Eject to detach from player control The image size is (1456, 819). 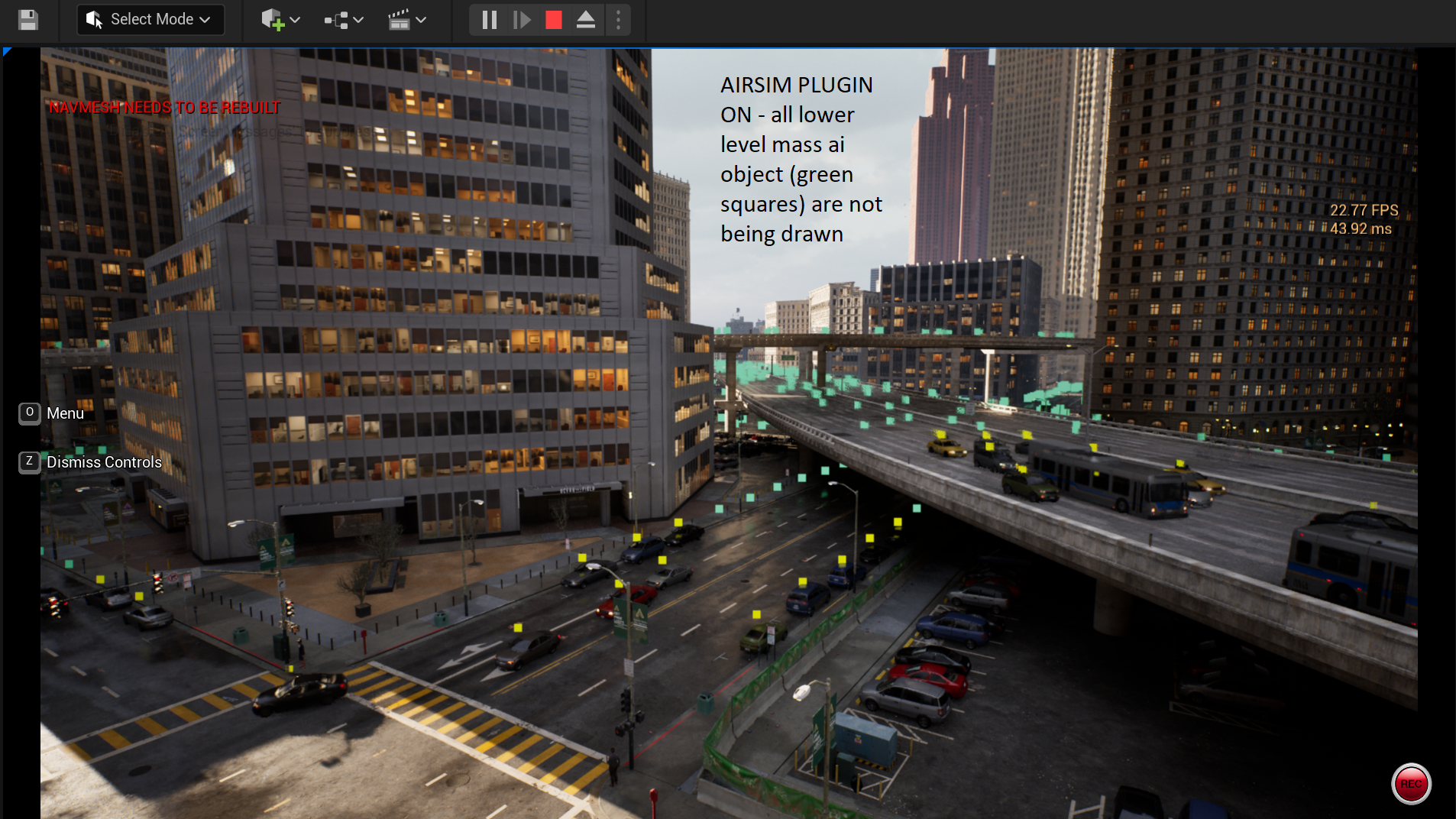click(587, 20)
